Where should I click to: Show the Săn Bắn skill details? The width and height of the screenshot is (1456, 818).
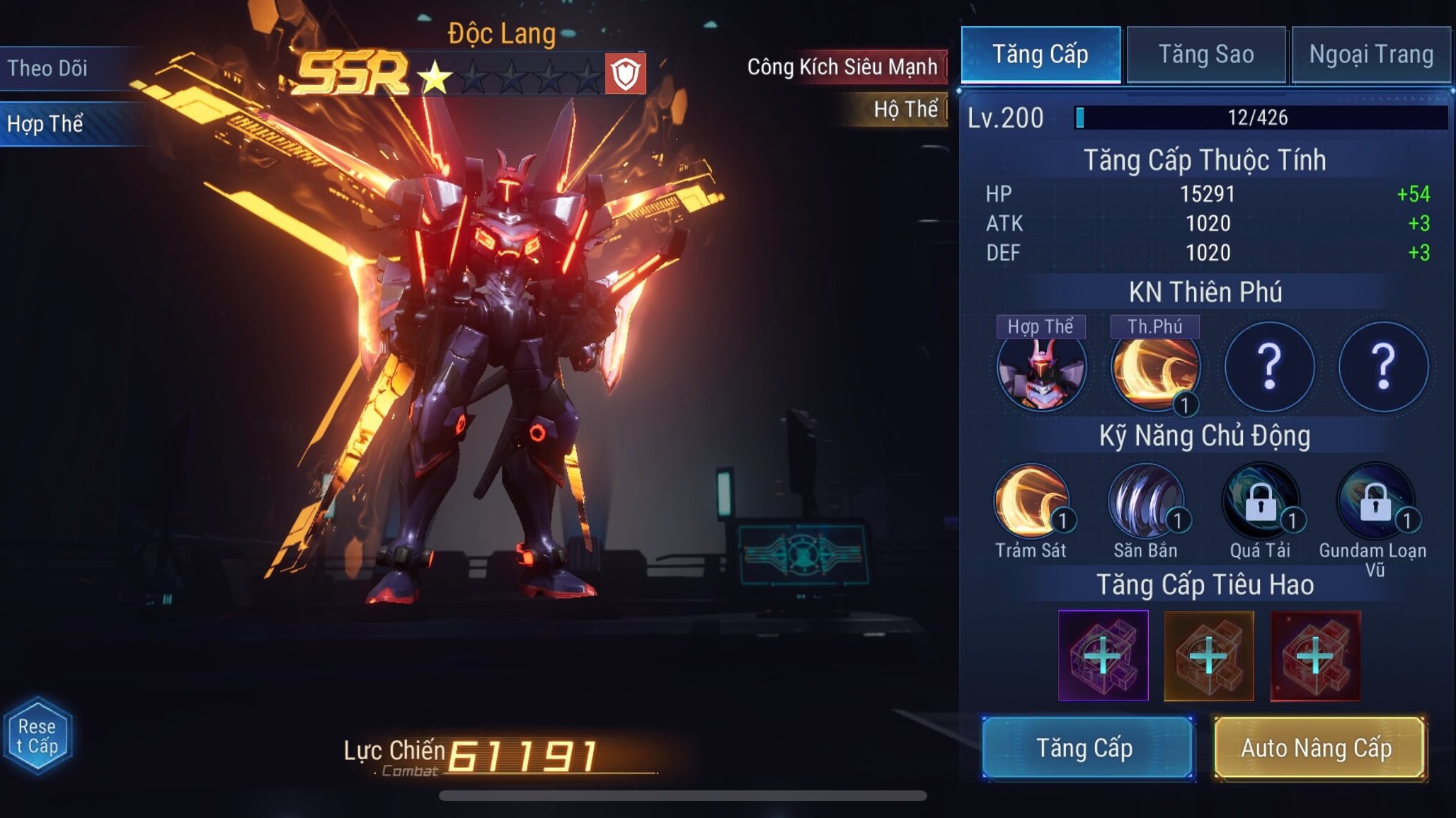click(x=1145, y=503)
